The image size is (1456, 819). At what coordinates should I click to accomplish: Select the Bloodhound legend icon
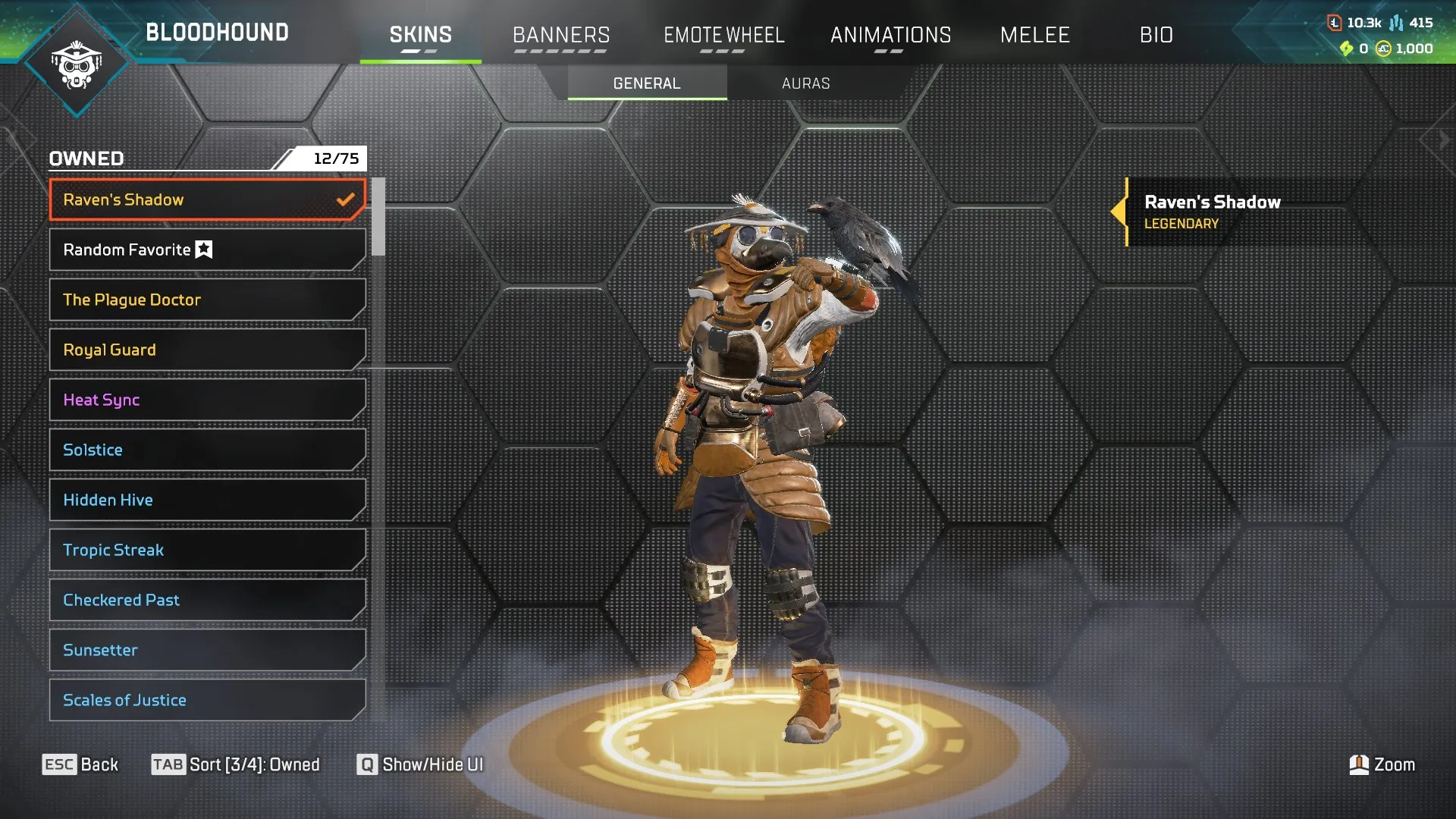[x=77, y=68]
